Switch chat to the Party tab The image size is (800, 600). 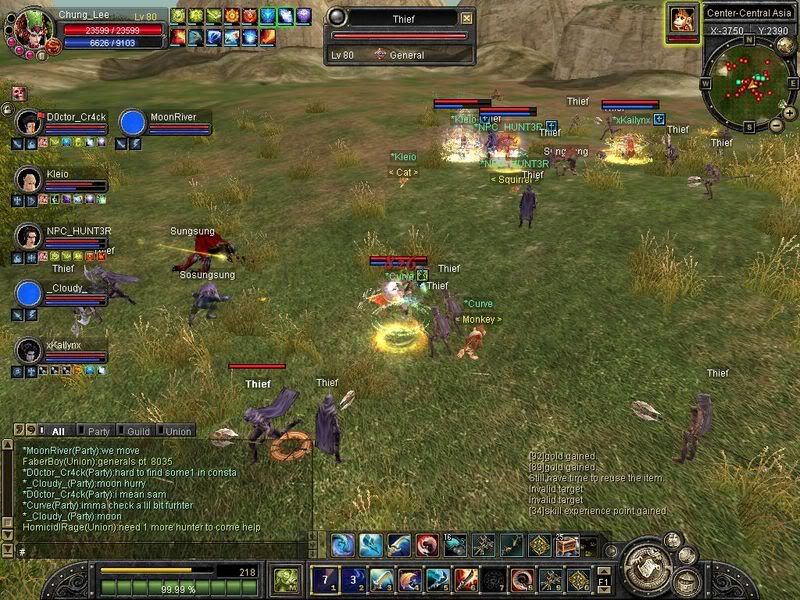tap(98, 431)
